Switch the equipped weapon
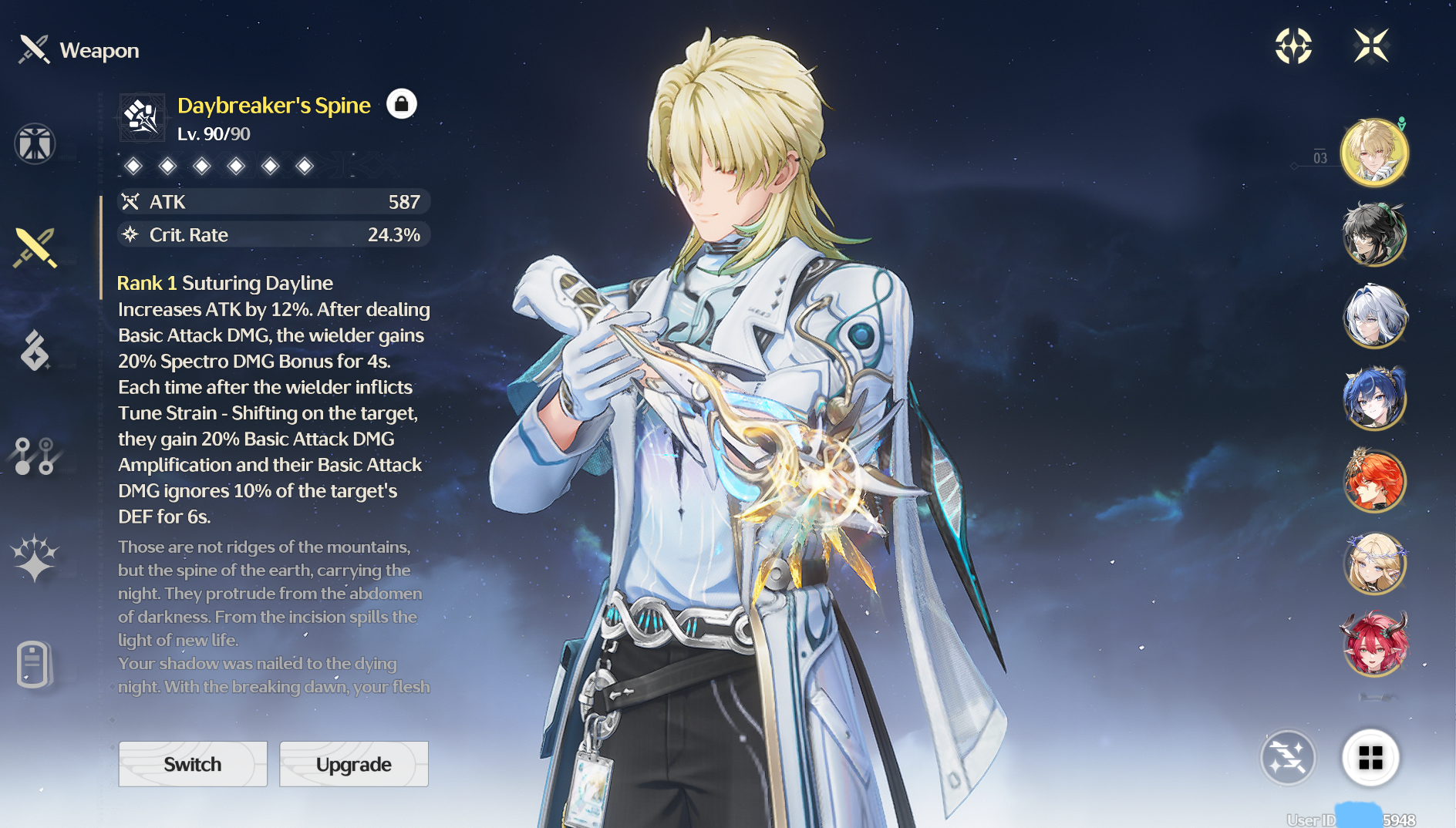This screenshot has width=1456, height=828. coord(193,764)
